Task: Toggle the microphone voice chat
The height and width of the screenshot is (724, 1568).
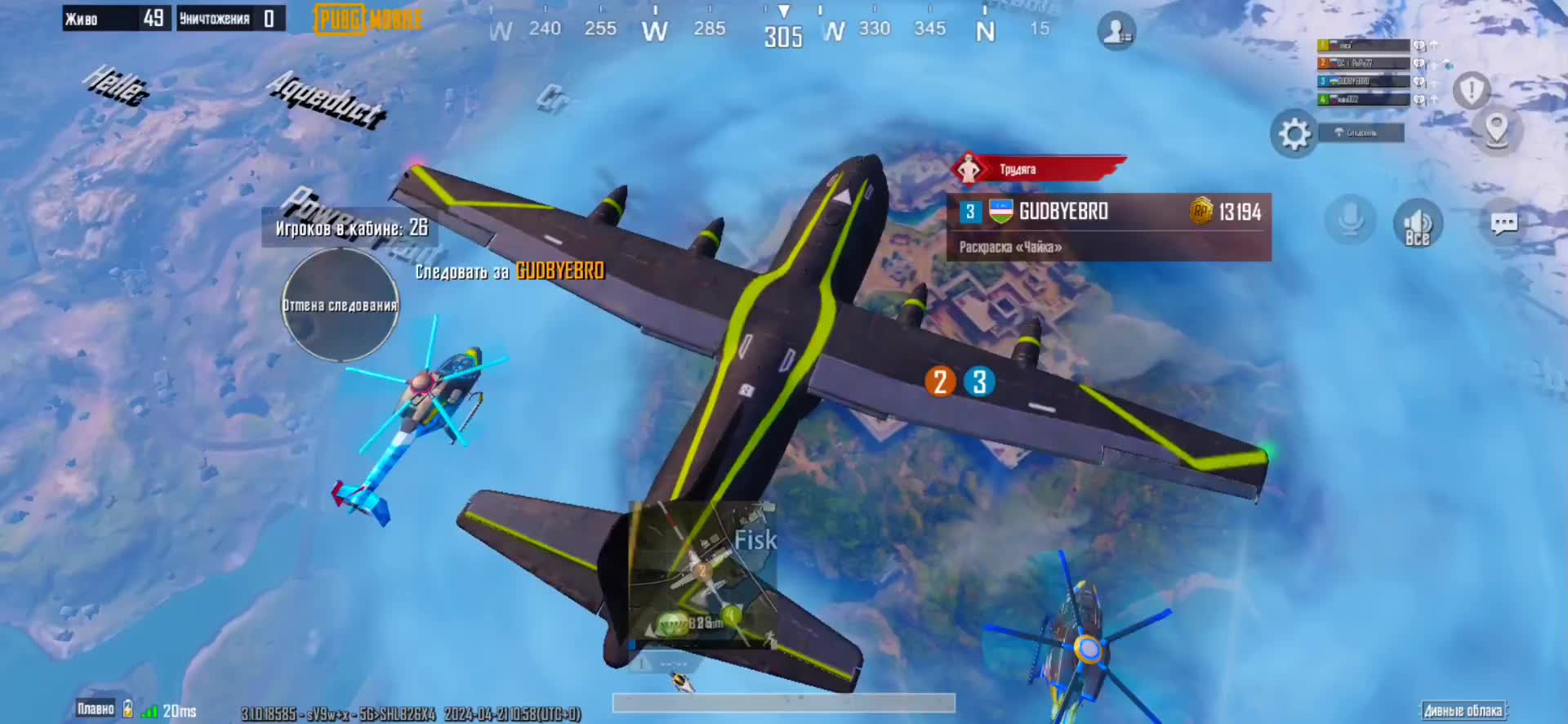Action: point(1350,221)
